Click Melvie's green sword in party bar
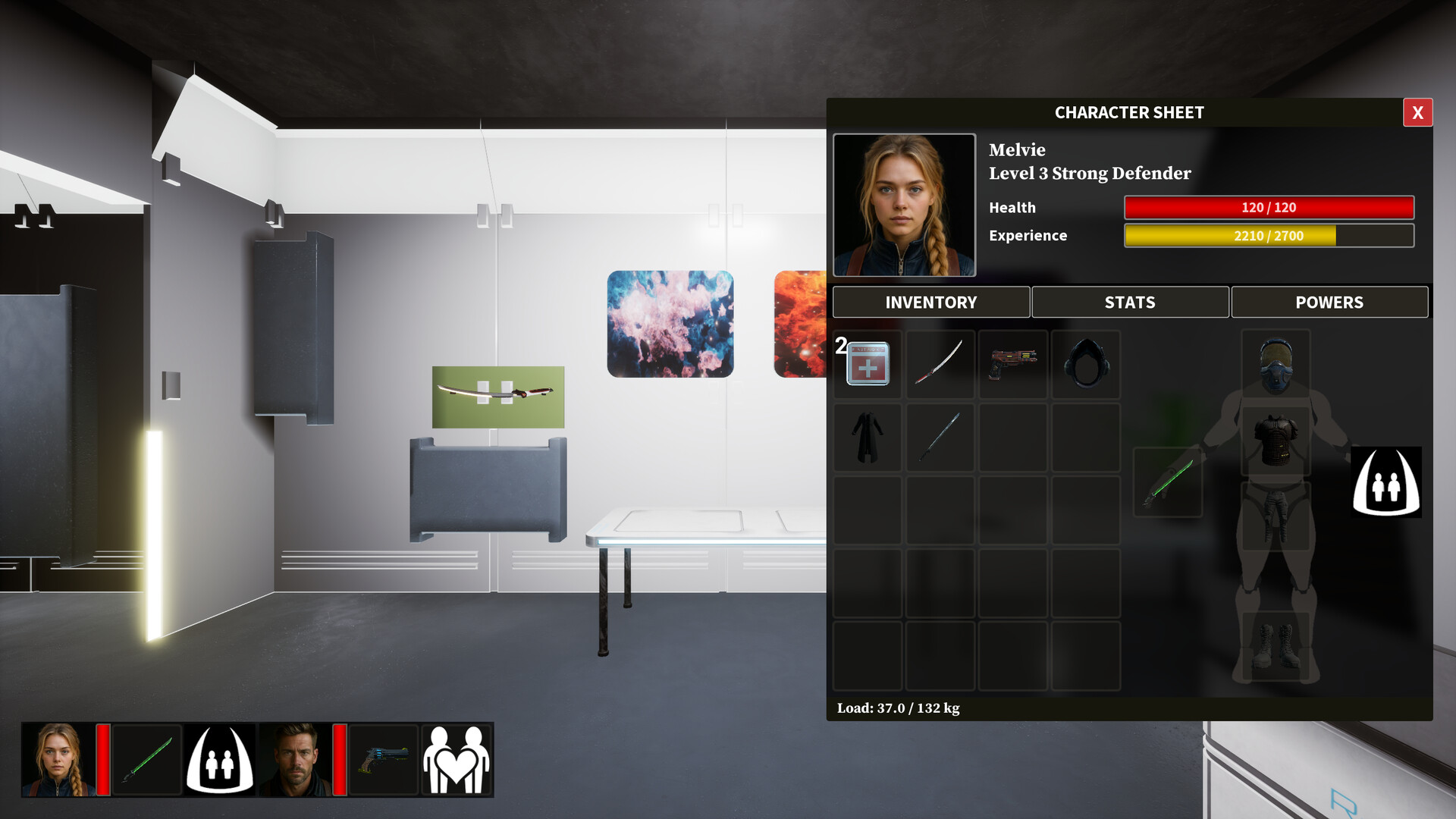The height and width of the screenshot is (819, 1456). coord(147,760)
